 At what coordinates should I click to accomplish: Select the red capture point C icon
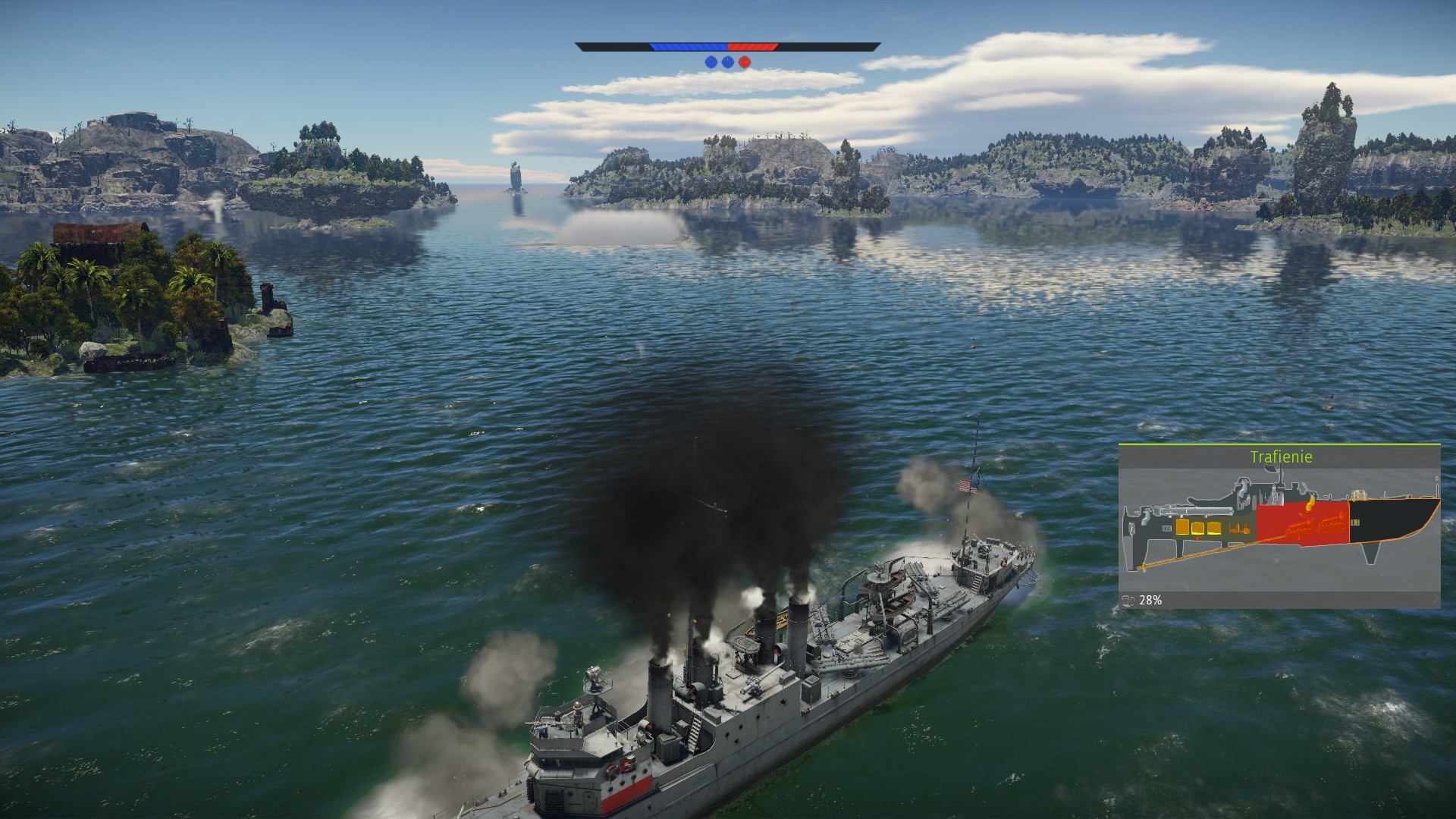pos(745,62)
